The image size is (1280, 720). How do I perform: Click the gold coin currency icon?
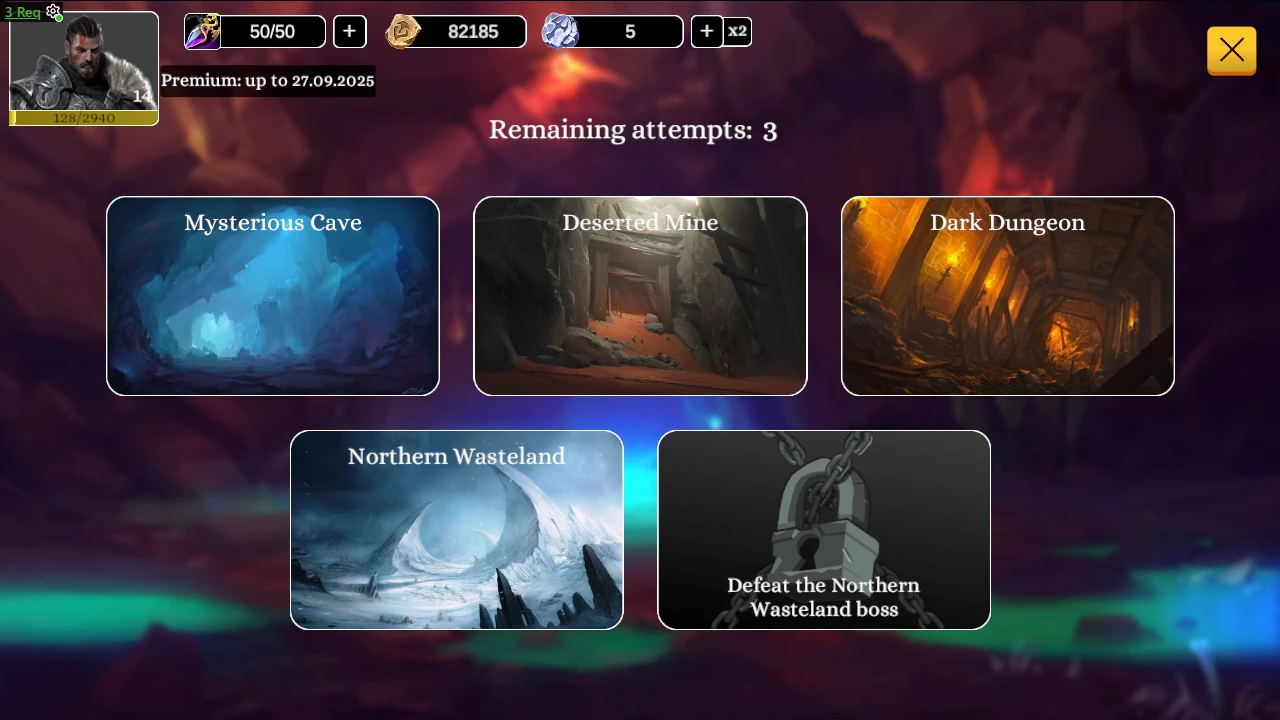403,31
